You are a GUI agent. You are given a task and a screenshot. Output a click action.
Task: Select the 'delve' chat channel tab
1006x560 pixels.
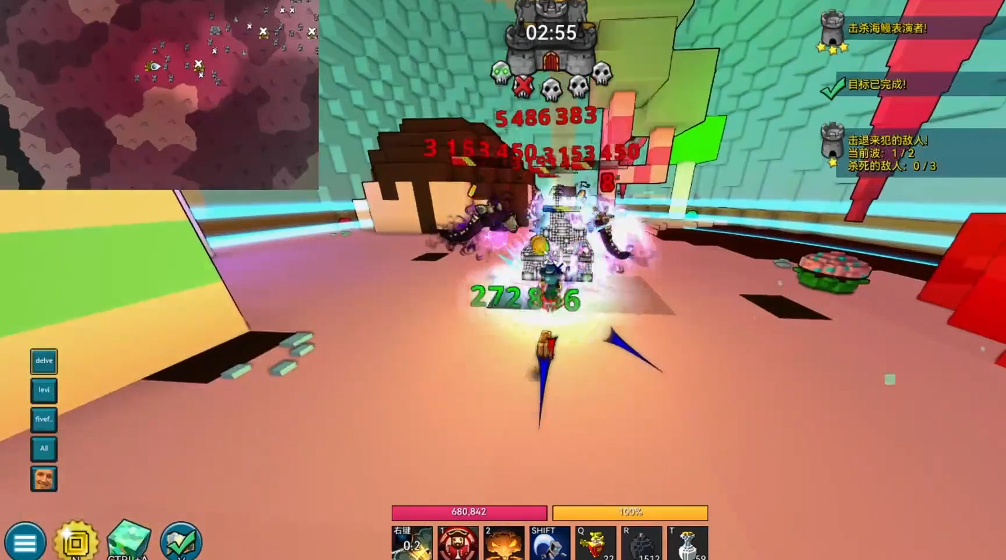click(x=44, y=361)
